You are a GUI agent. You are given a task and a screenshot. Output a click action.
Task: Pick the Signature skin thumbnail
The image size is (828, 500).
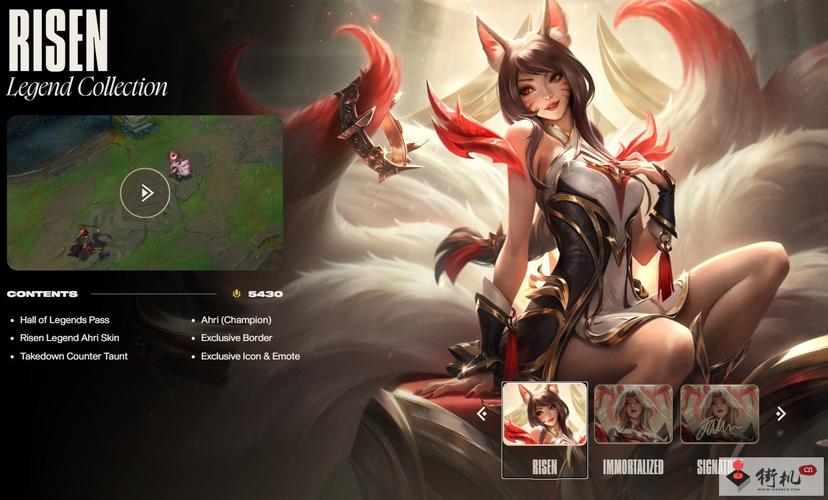click(x=719, y=414)
